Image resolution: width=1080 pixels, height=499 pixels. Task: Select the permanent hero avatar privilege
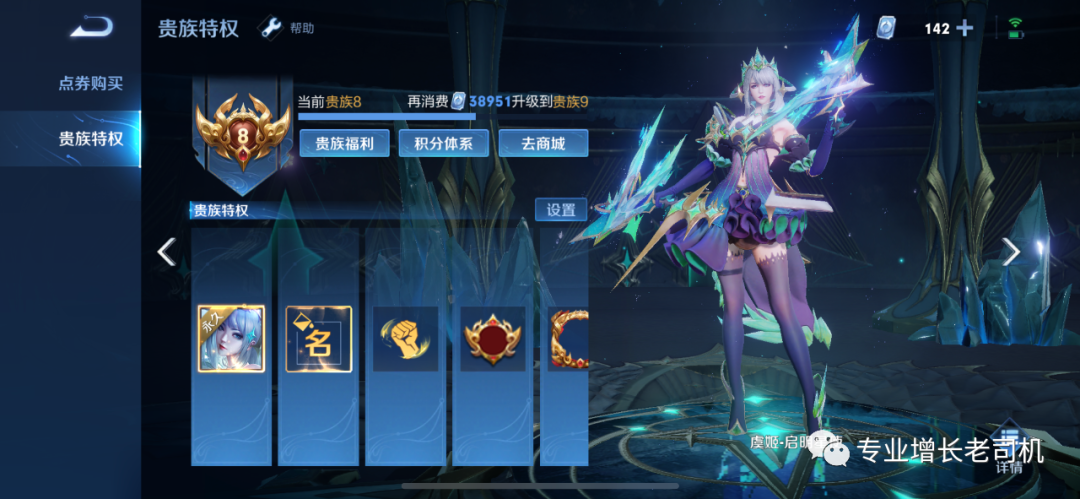[x=231, y=339]
